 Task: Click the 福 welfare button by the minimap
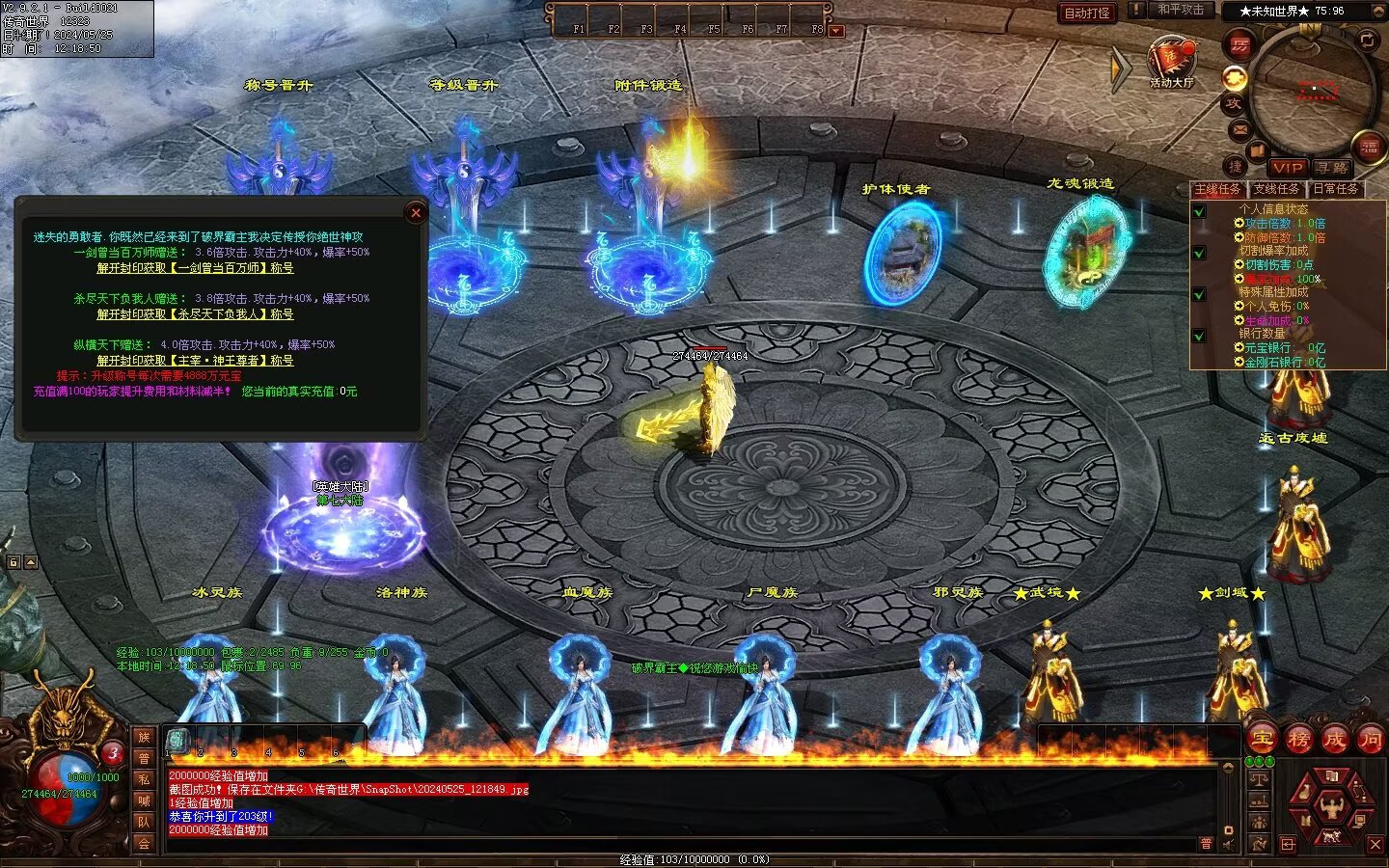[1369, 147]
